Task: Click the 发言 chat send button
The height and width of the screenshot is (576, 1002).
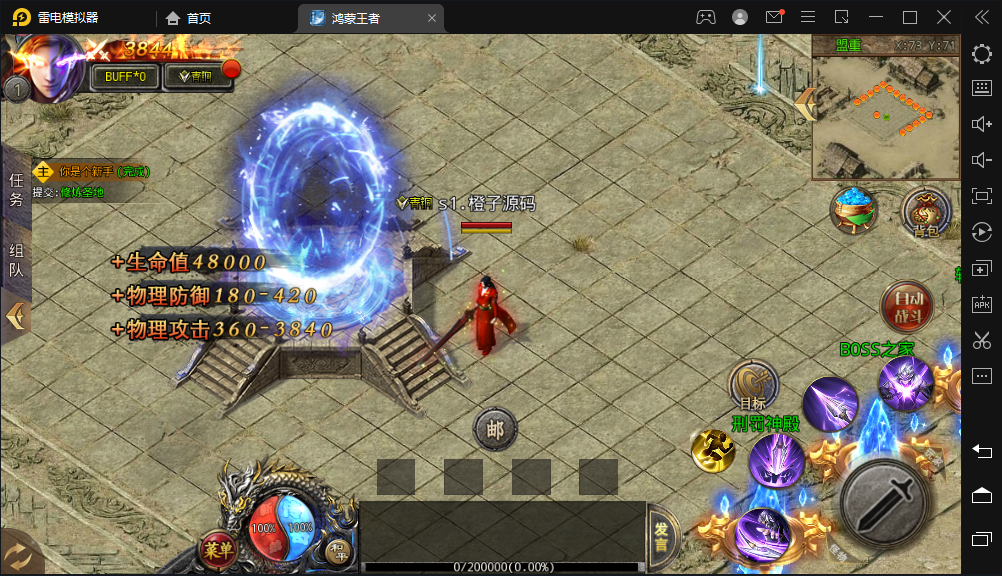Action: 661,537
